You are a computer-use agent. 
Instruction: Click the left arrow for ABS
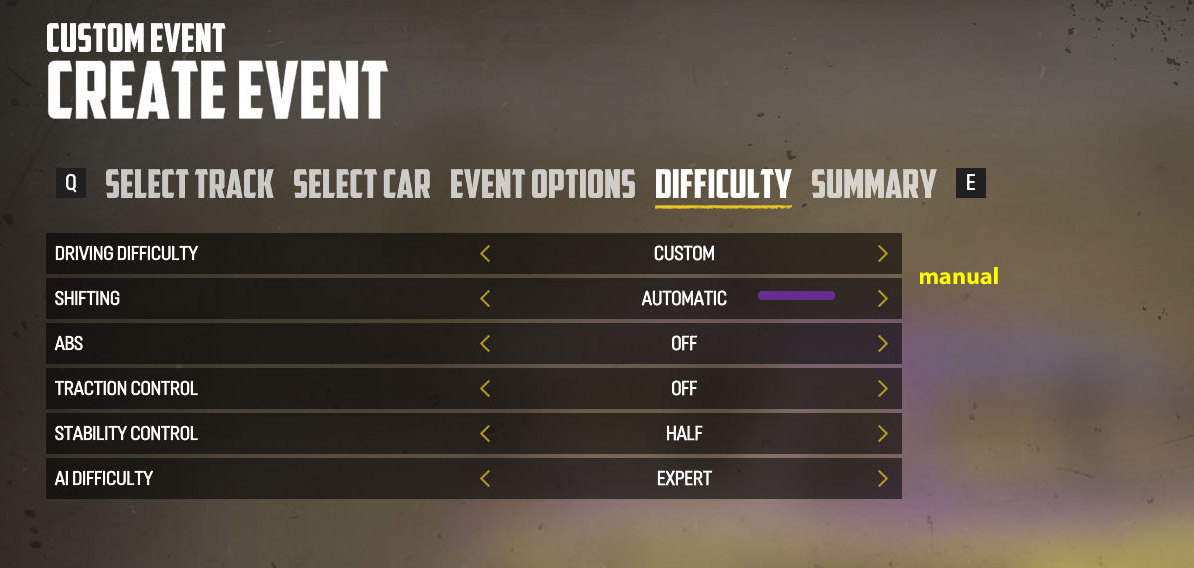(485, 344)
